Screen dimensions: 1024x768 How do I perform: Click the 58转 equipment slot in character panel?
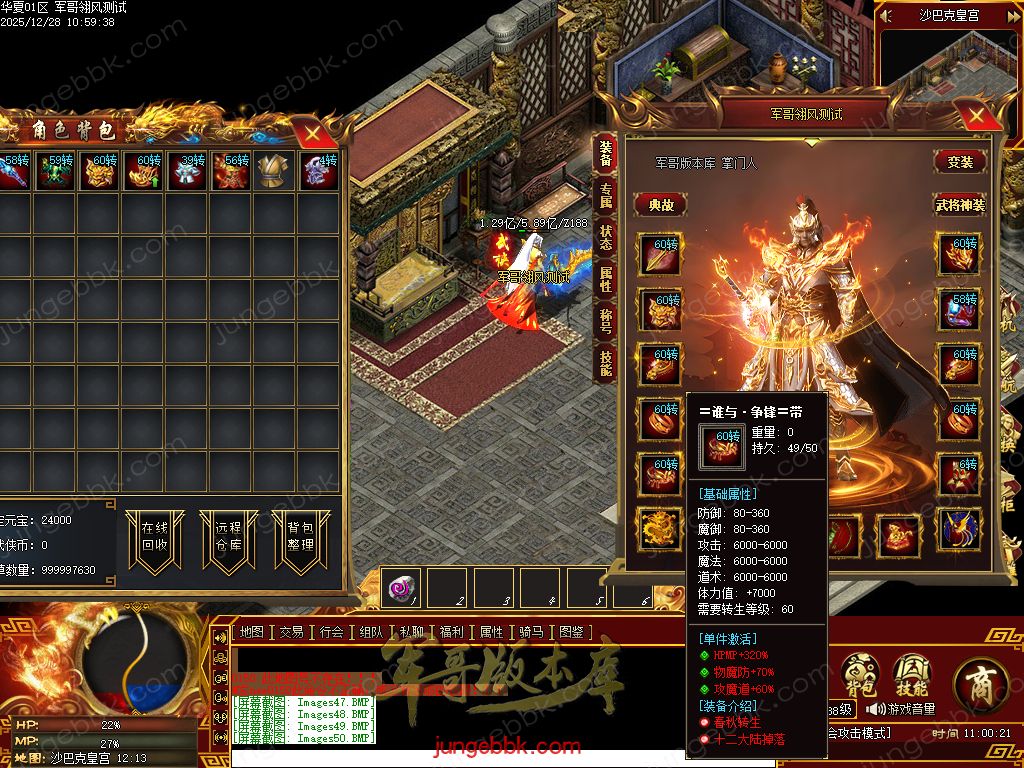[960, 310]
